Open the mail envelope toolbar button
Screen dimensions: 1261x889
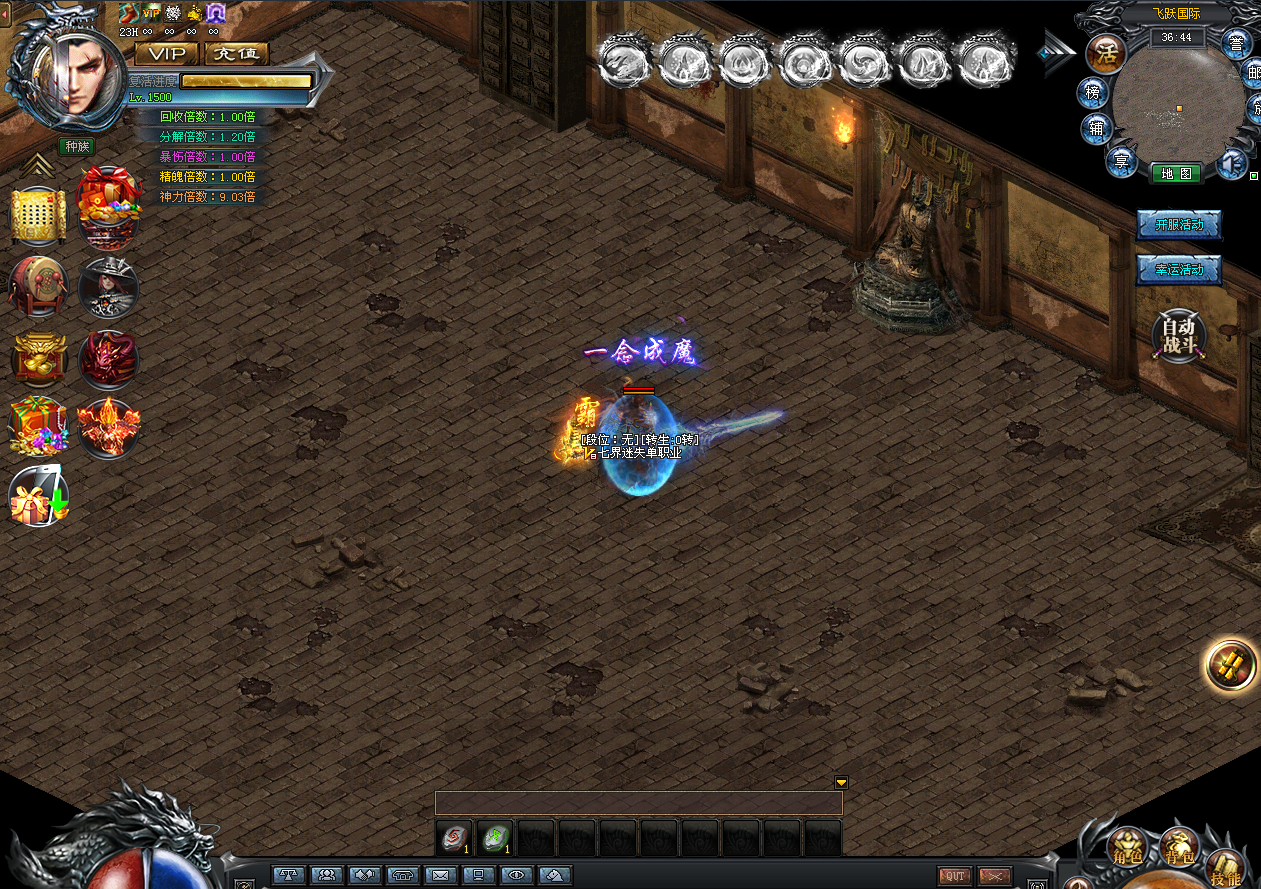(440, 875)
